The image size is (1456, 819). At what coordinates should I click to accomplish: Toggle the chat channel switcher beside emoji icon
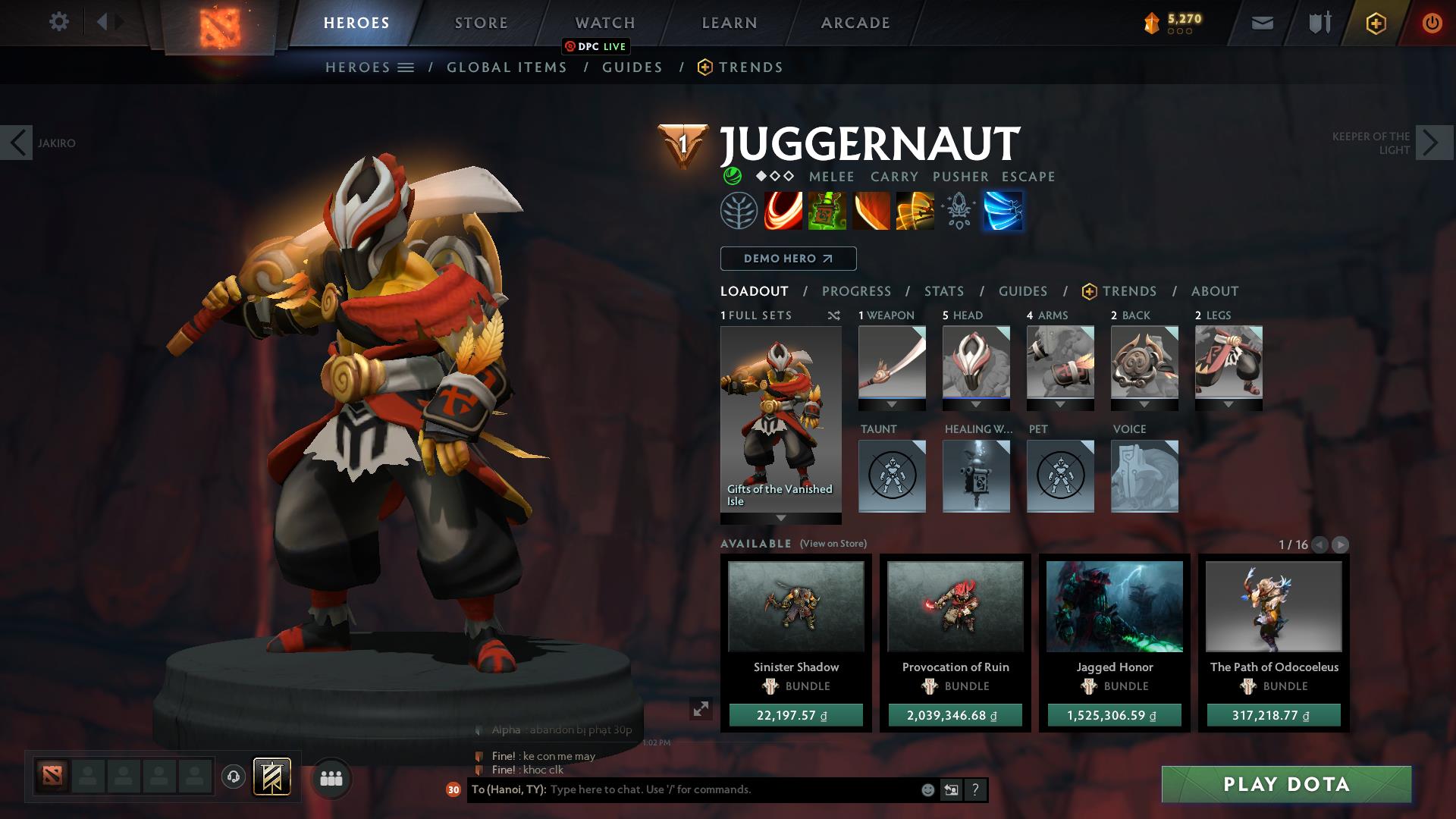[951, 789]
